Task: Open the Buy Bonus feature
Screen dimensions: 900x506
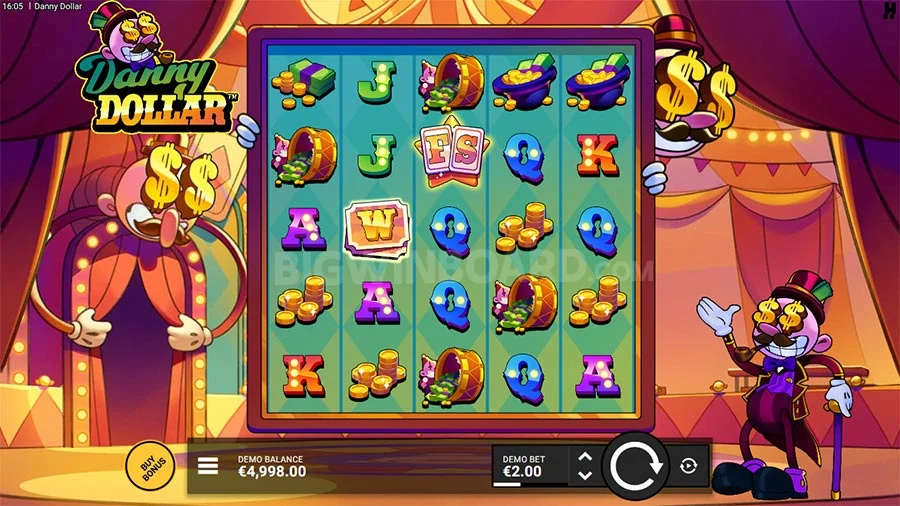Action: (150, 466)
